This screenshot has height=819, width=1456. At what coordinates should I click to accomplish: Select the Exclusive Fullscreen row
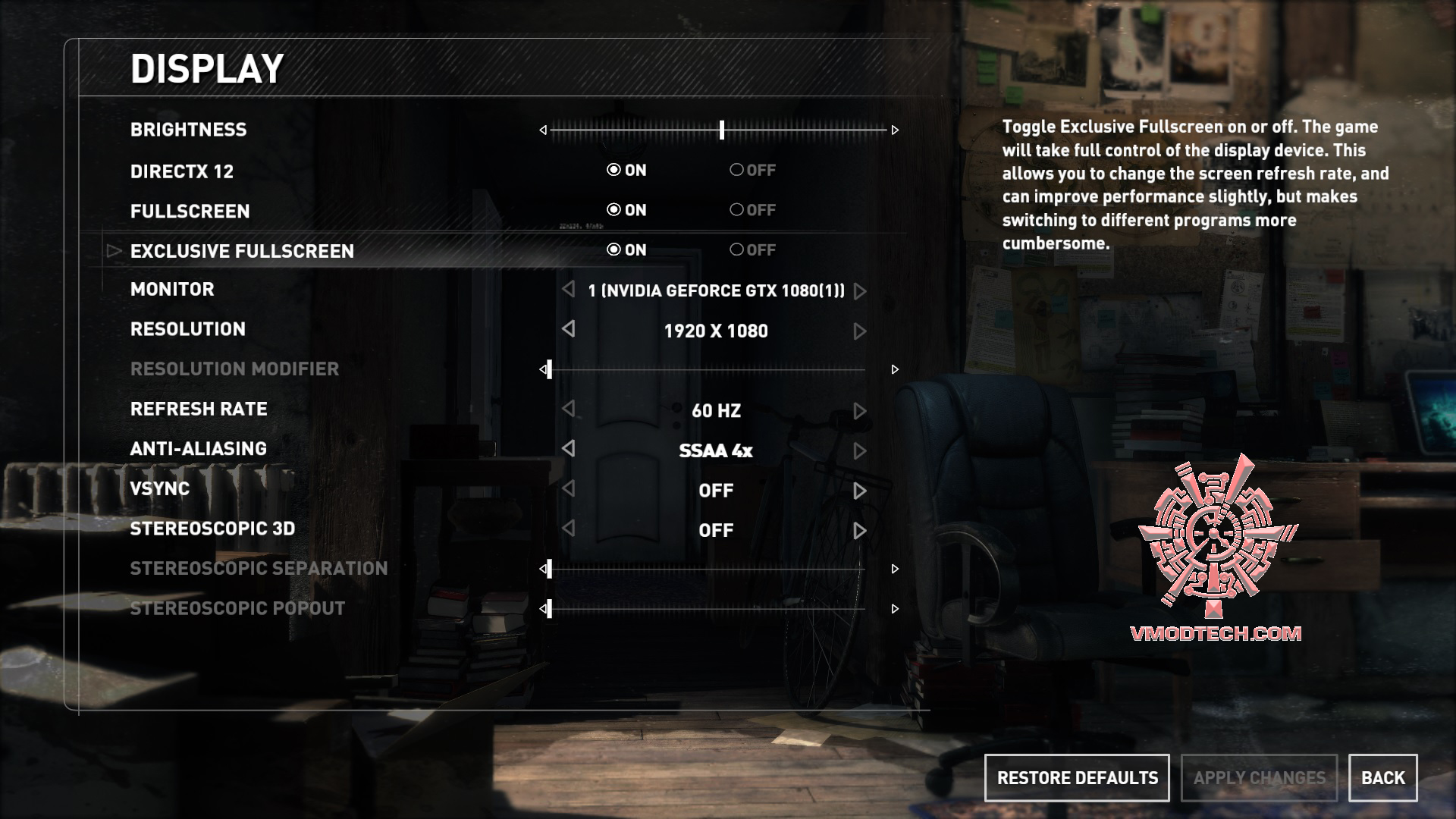243,250
